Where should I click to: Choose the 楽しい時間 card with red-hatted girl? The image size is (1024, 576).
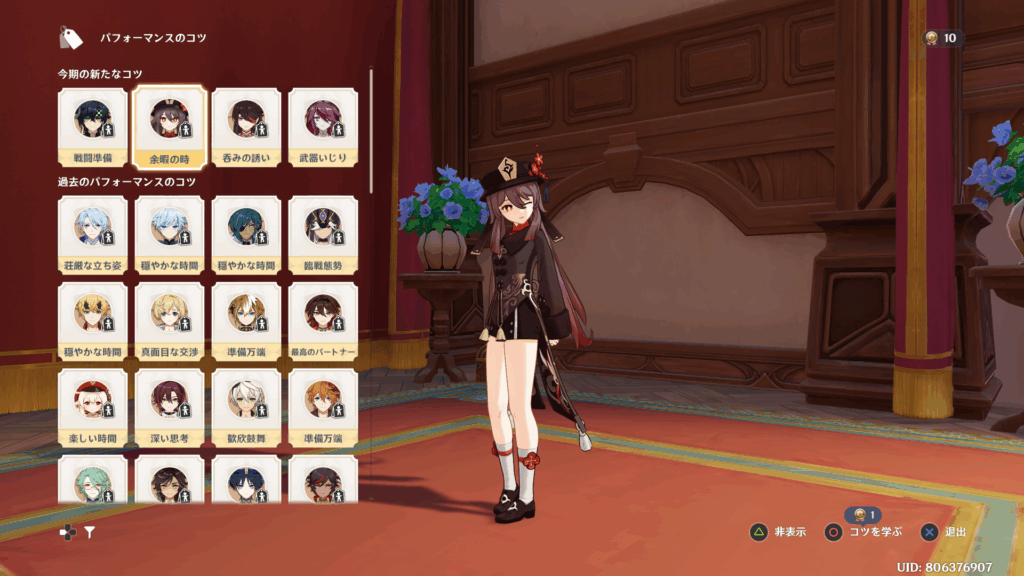click(93, 408)
